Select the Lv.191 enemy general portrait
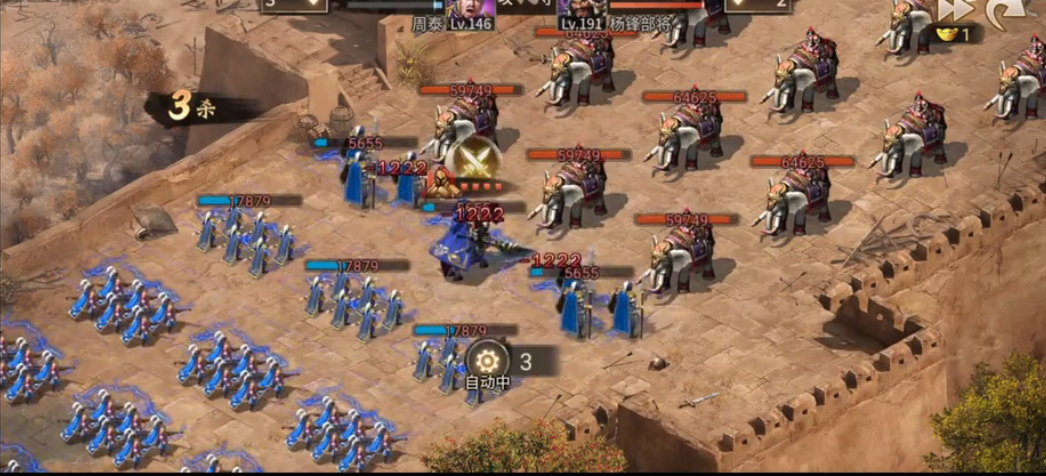 [580, 7]
